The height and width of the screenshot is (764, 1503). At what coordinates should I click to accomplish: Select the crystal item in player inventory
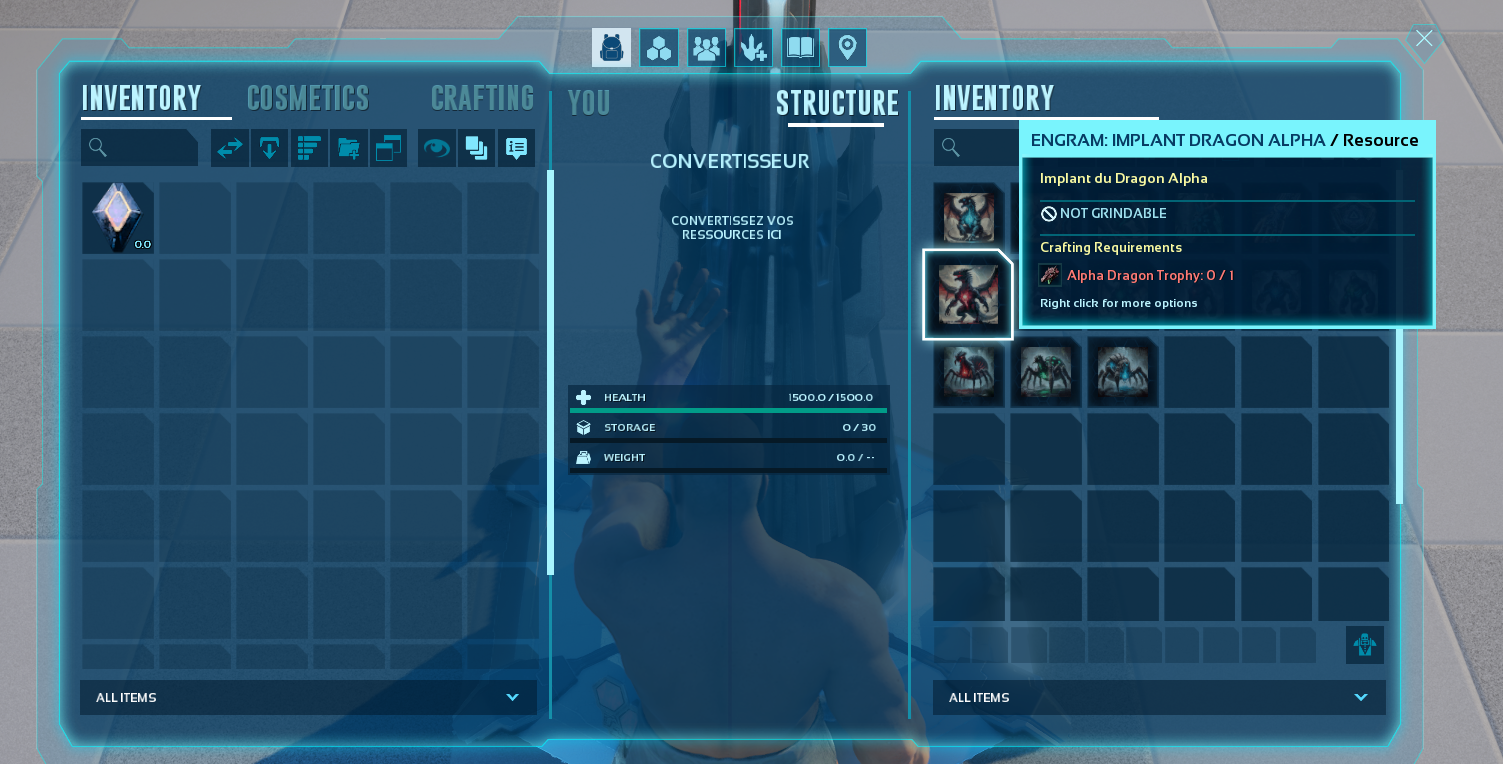(118, 217)
